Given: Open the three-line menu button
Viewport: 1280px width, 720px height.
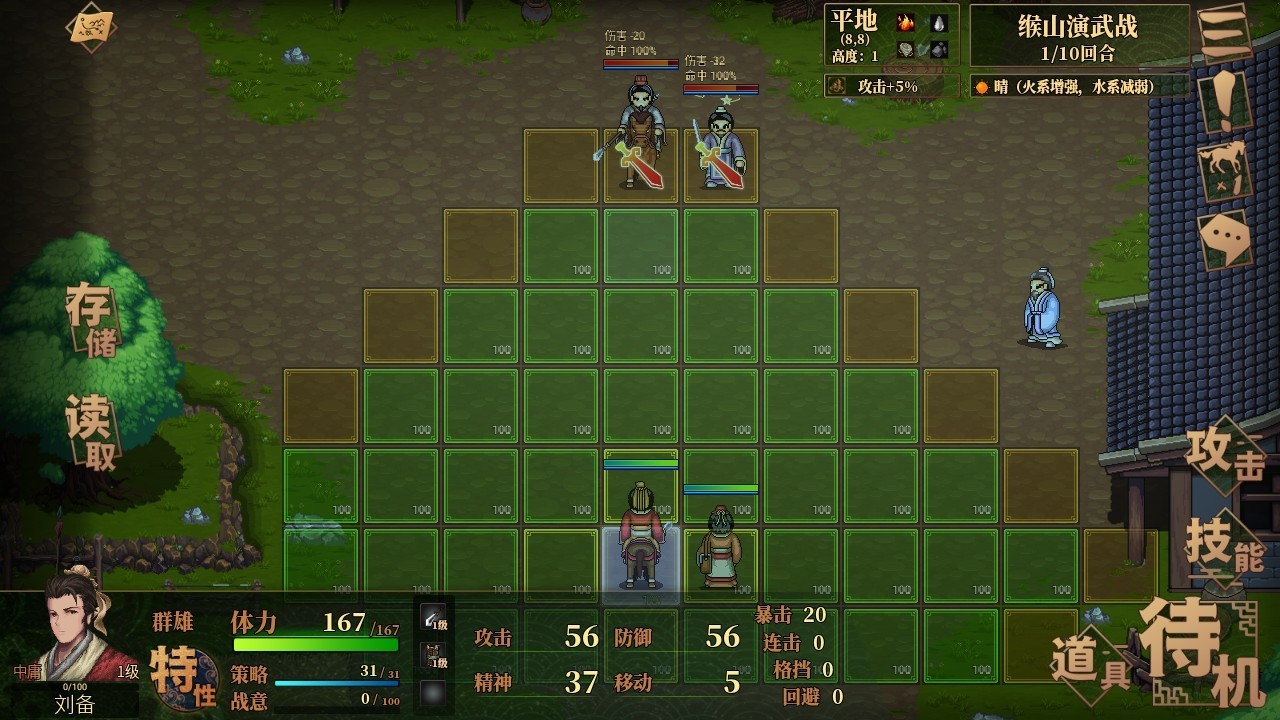Looking at the screenshot, I should (x=1225, y=37).
